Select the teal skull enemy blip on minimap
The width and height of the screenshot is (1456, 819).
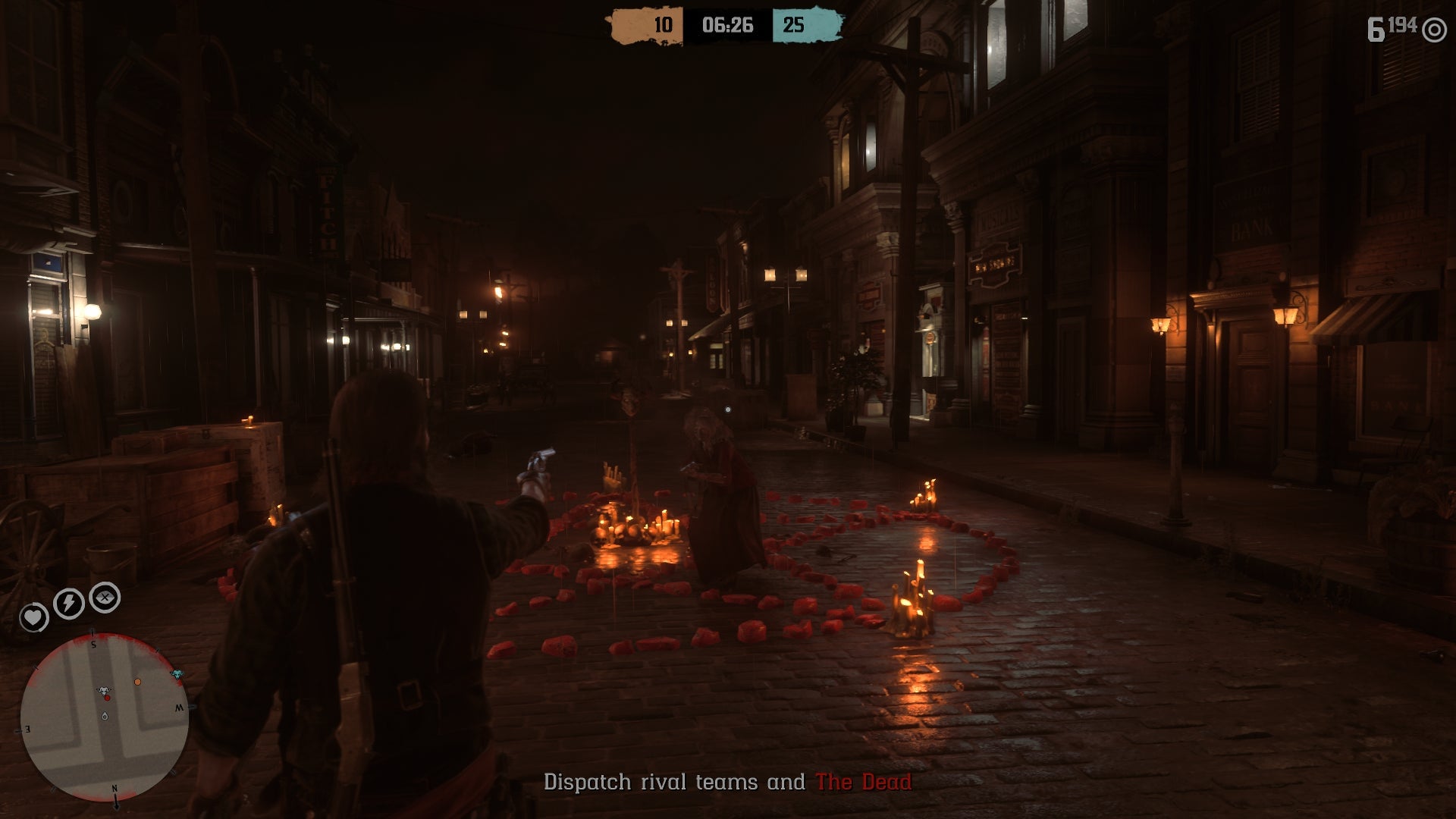coord(177,674)
